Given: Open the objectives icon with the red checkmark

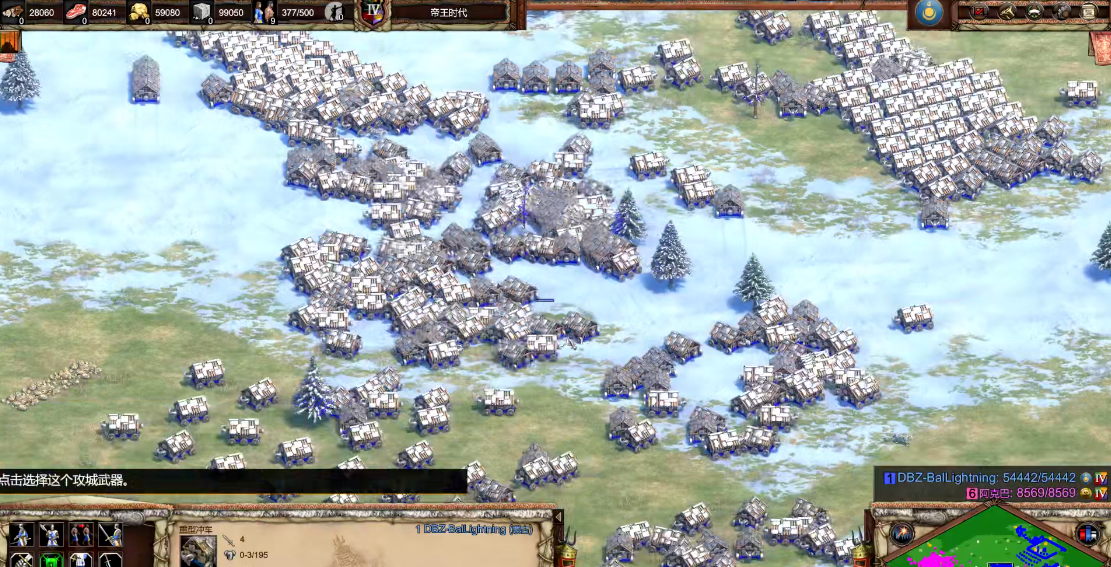Looking at the screenshot, I should coord(979,11).
